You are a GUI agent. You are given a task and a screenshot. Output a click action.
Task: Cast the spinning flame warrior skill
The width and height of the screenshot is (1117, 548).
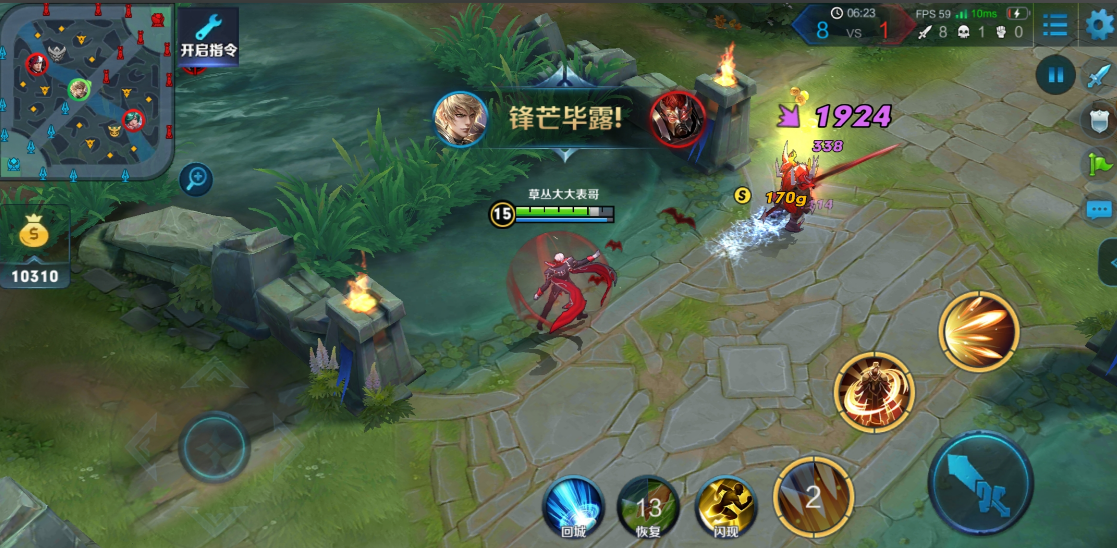(x=874, y=391)
